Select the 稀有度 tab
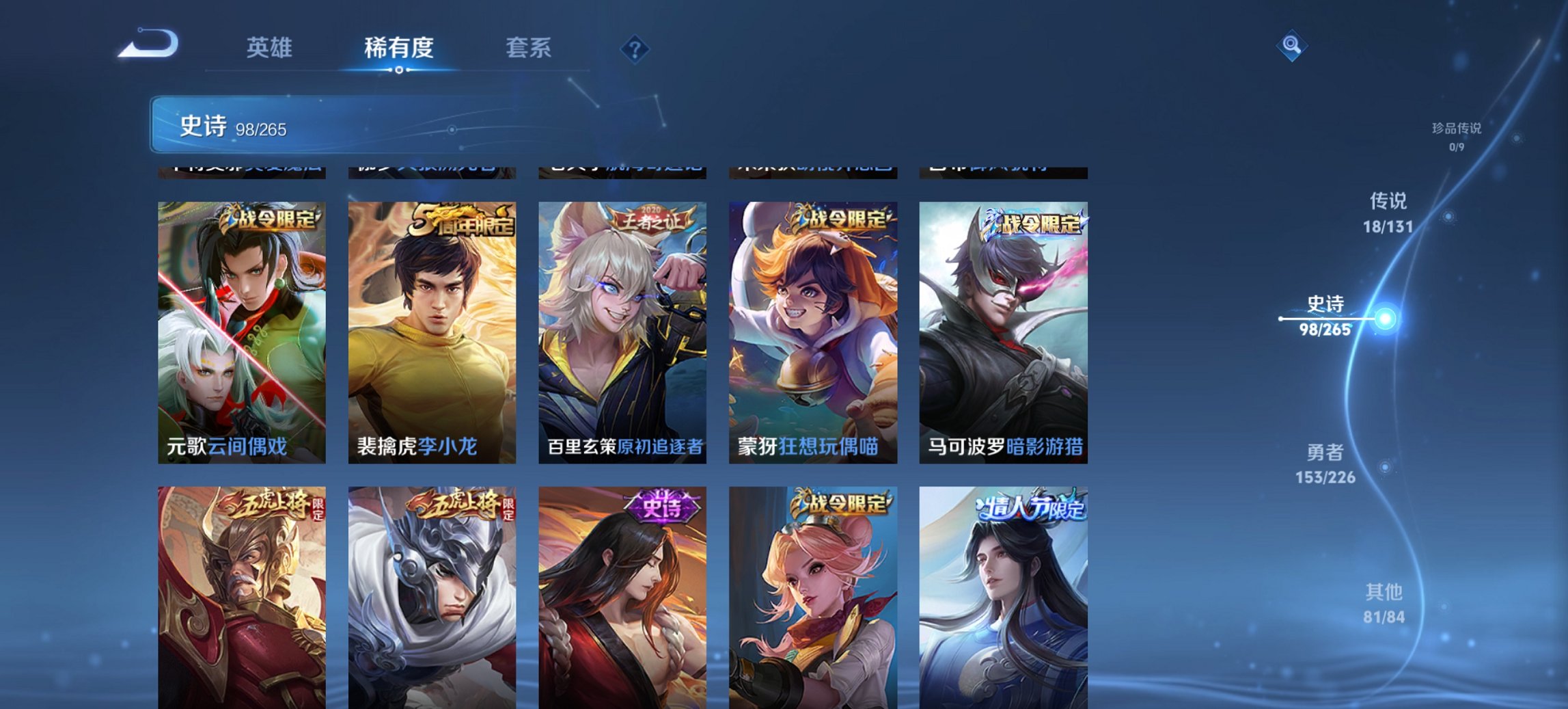The width and height of the screenshot is (1568, 709). pos(398,49)
